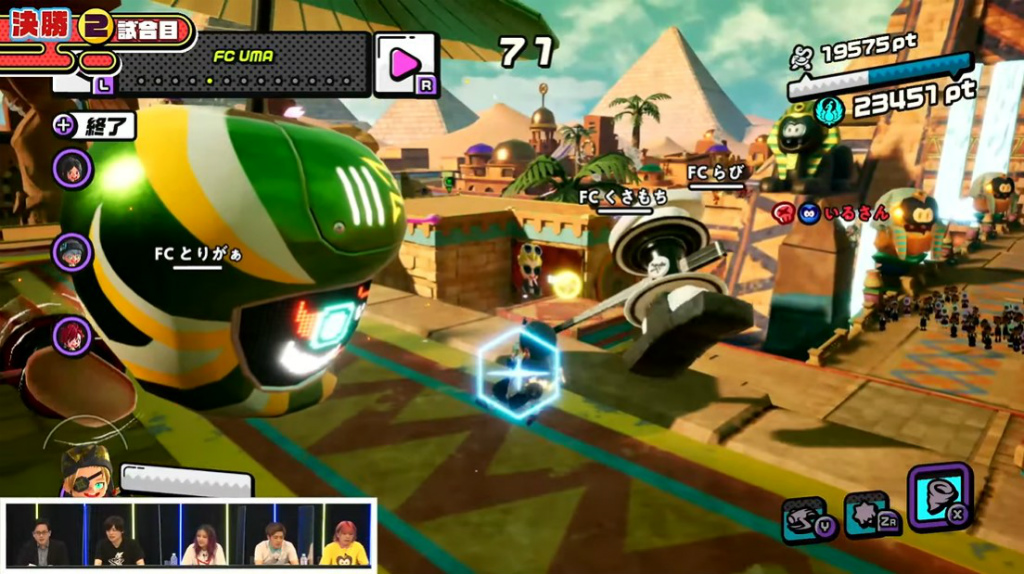Pick the dark-haired player portrait
The image size is (1024, 574).
click(x=73, y=168)
